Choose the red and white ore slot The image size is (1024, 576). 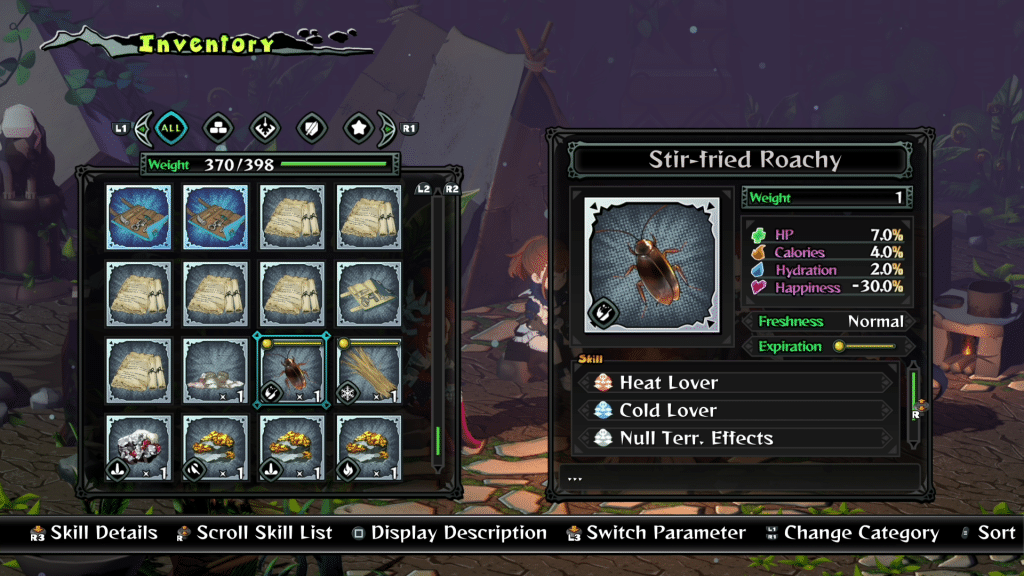(x=138, y=447)
